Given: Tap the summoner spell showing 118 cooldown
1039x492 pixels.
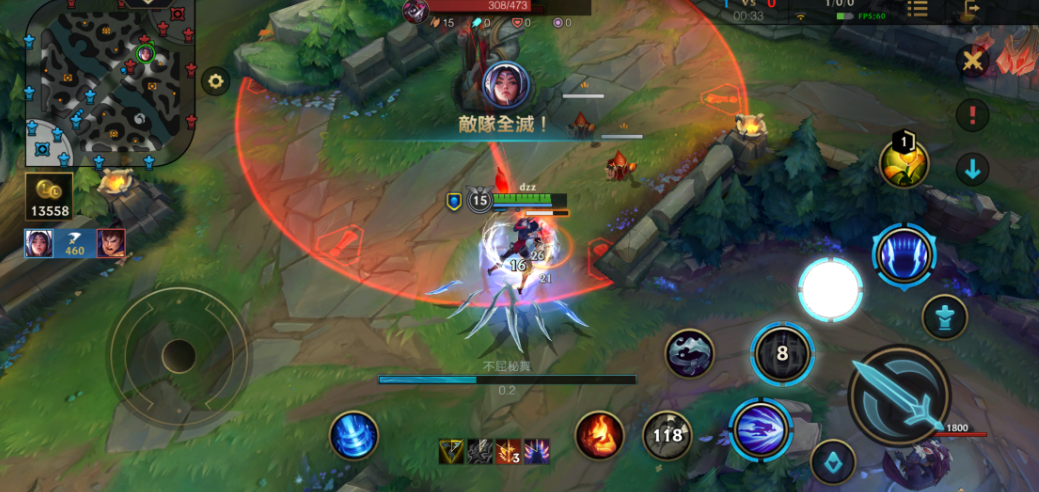Looking at the screenshot, I should pyautogui.click(x=668, y=435).
